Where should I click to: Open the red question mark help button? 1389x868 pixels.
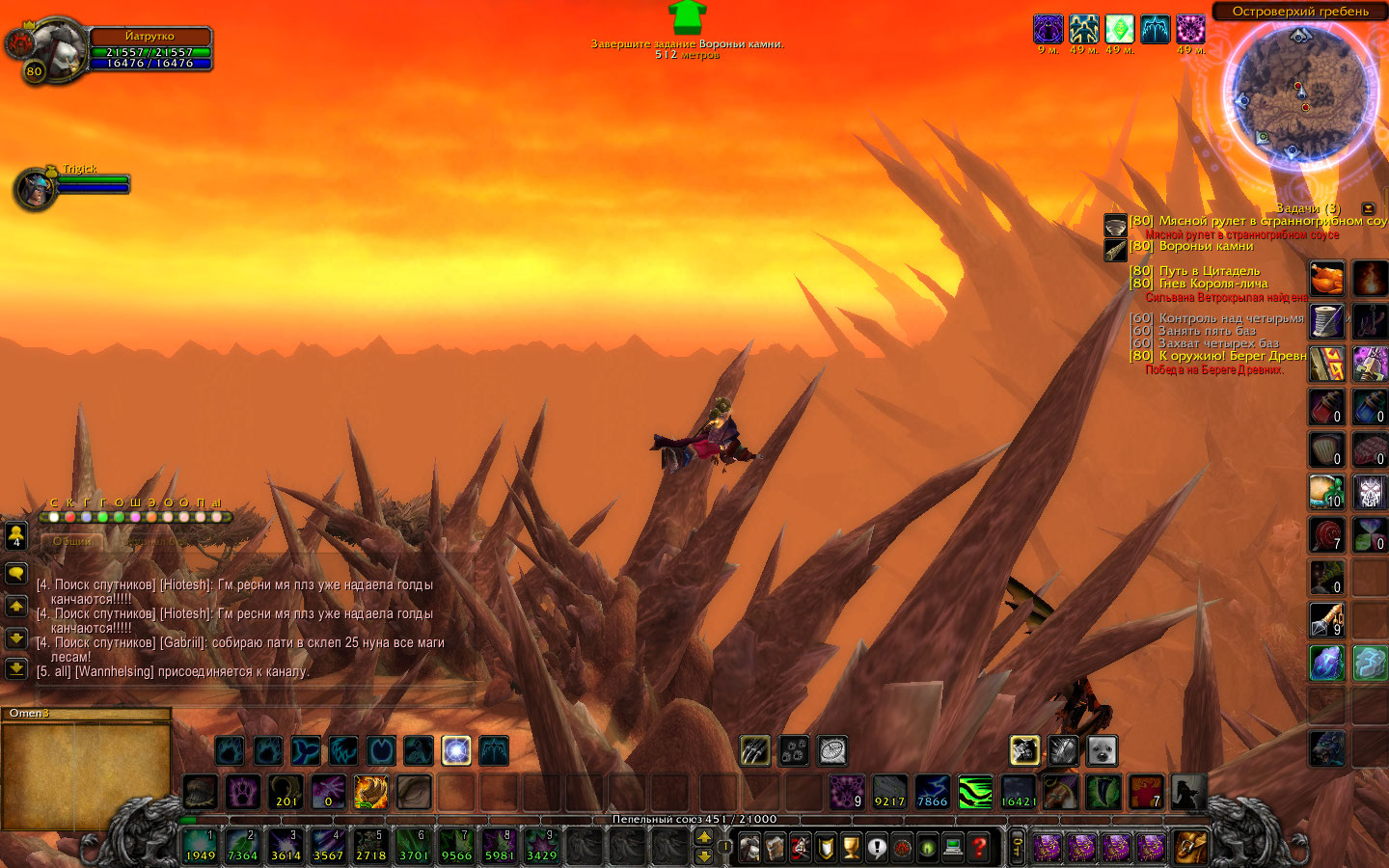(980, 847)
